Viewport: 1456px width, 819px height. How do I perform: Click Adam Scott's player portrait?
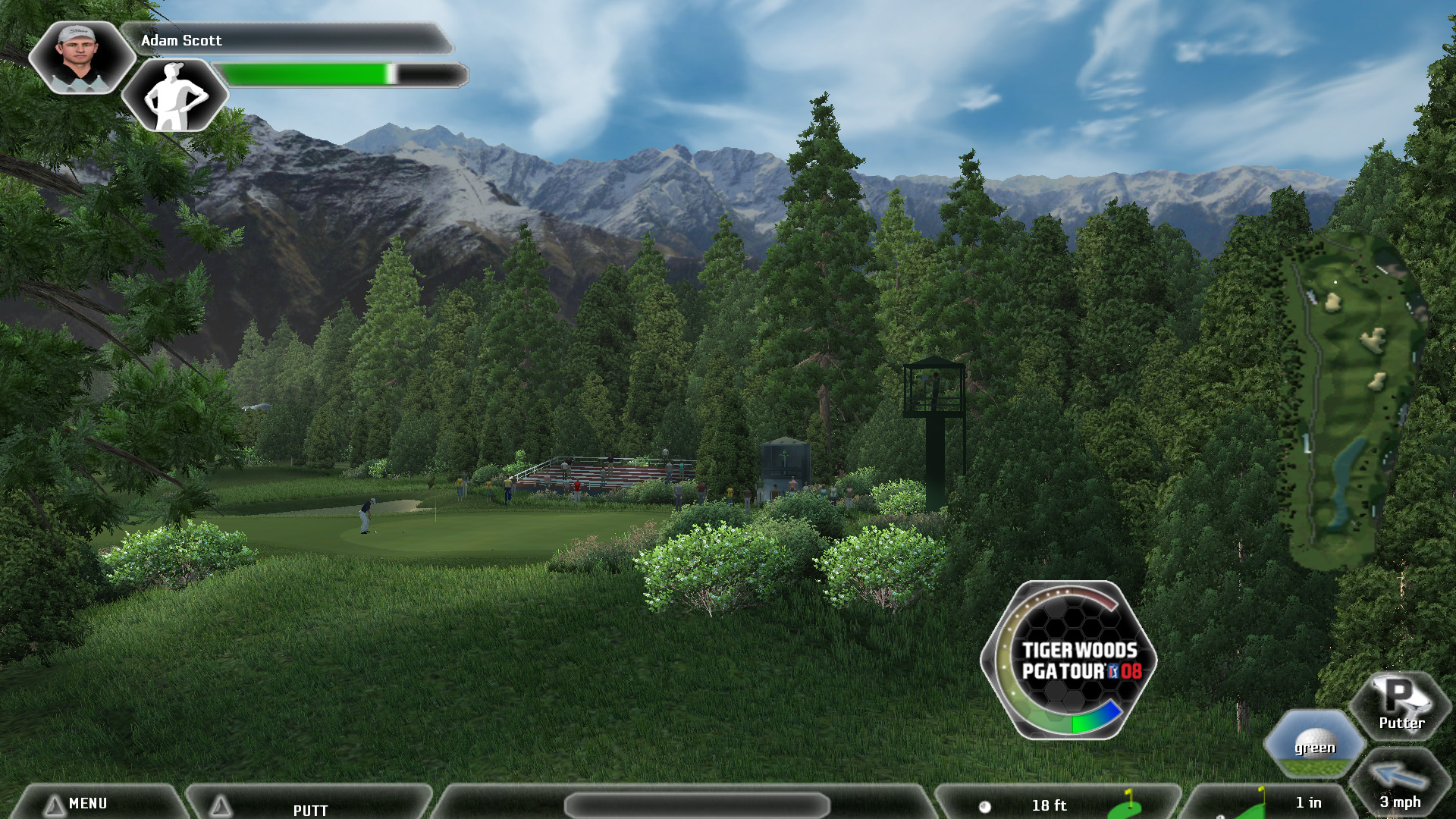[80, 58]
